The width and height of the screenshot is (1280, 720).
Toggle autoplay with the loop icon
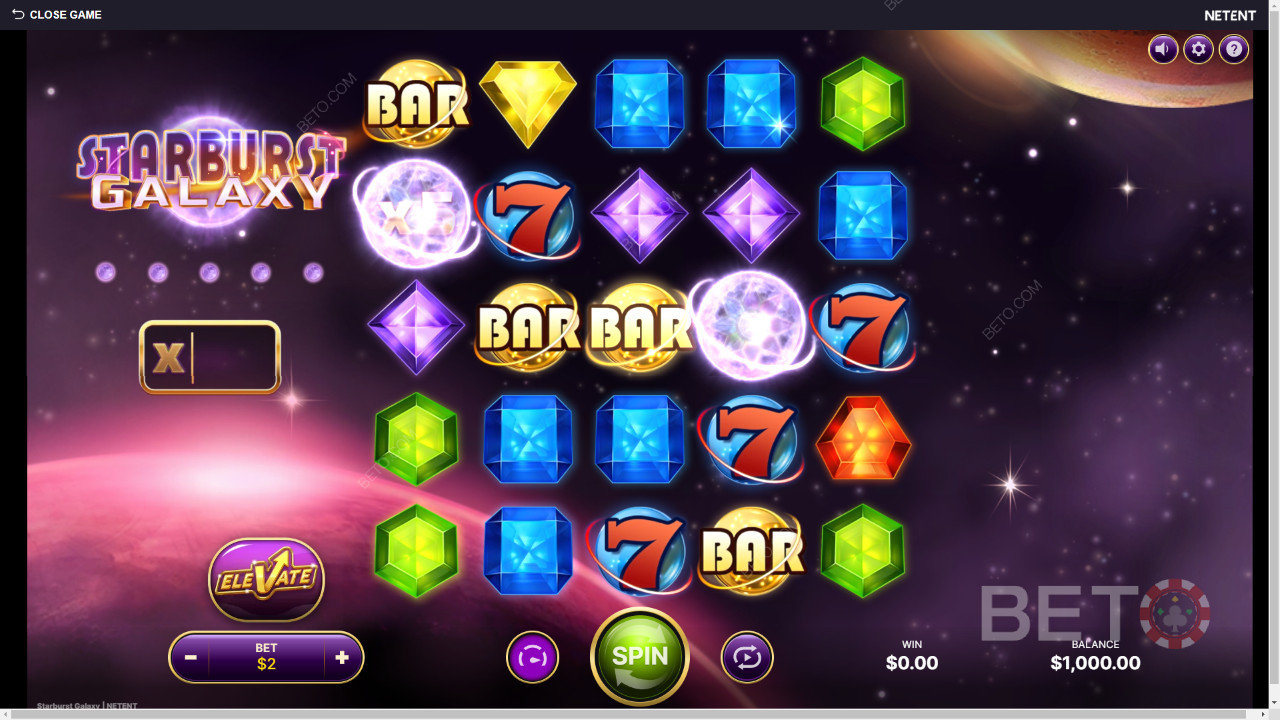[x=747, y=657]
